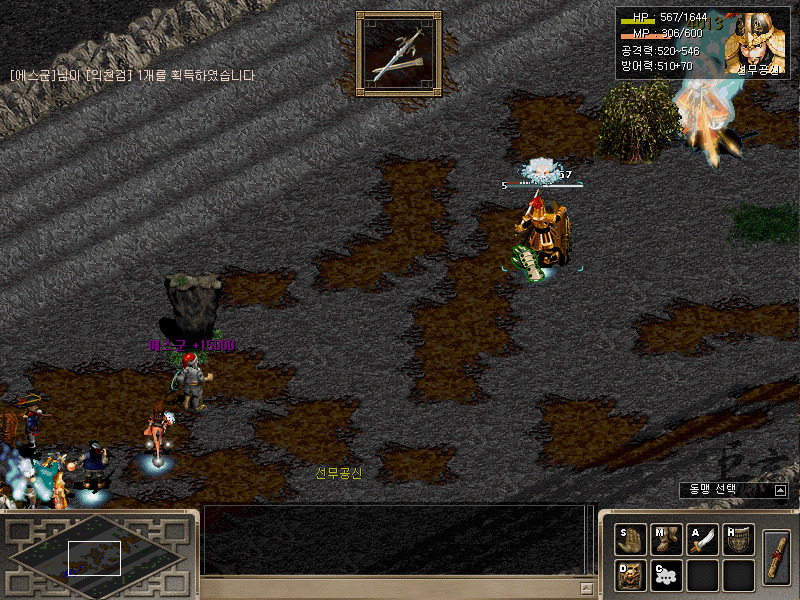Open the scroll button in command panel
Screen dimensions: 800x600
click(x=776, y=557)
